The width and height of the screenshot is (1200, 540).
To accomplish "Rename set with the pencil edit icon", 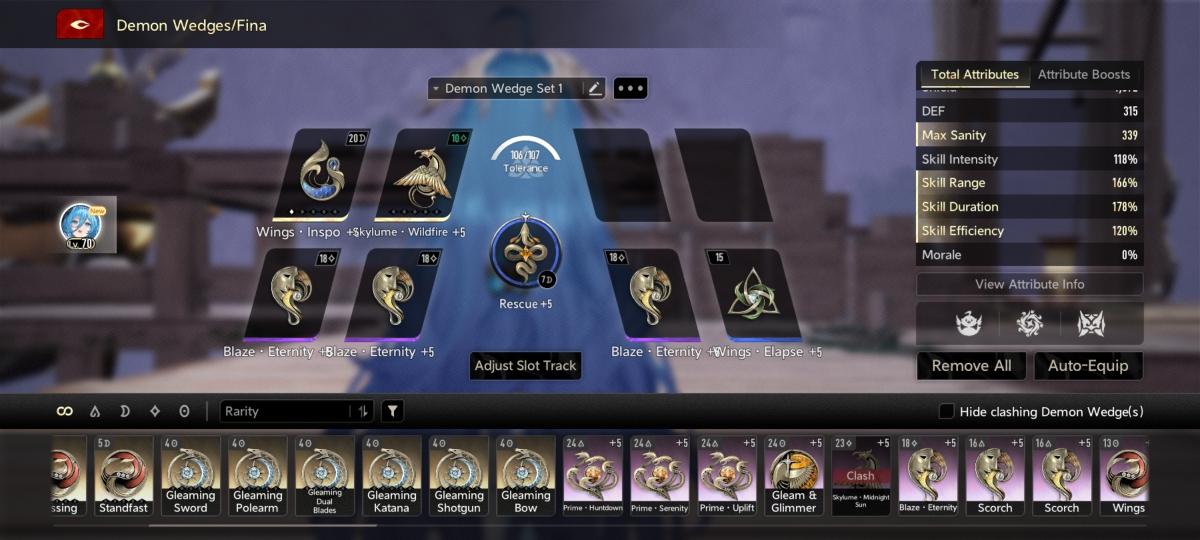I will (x=595, y=89).
